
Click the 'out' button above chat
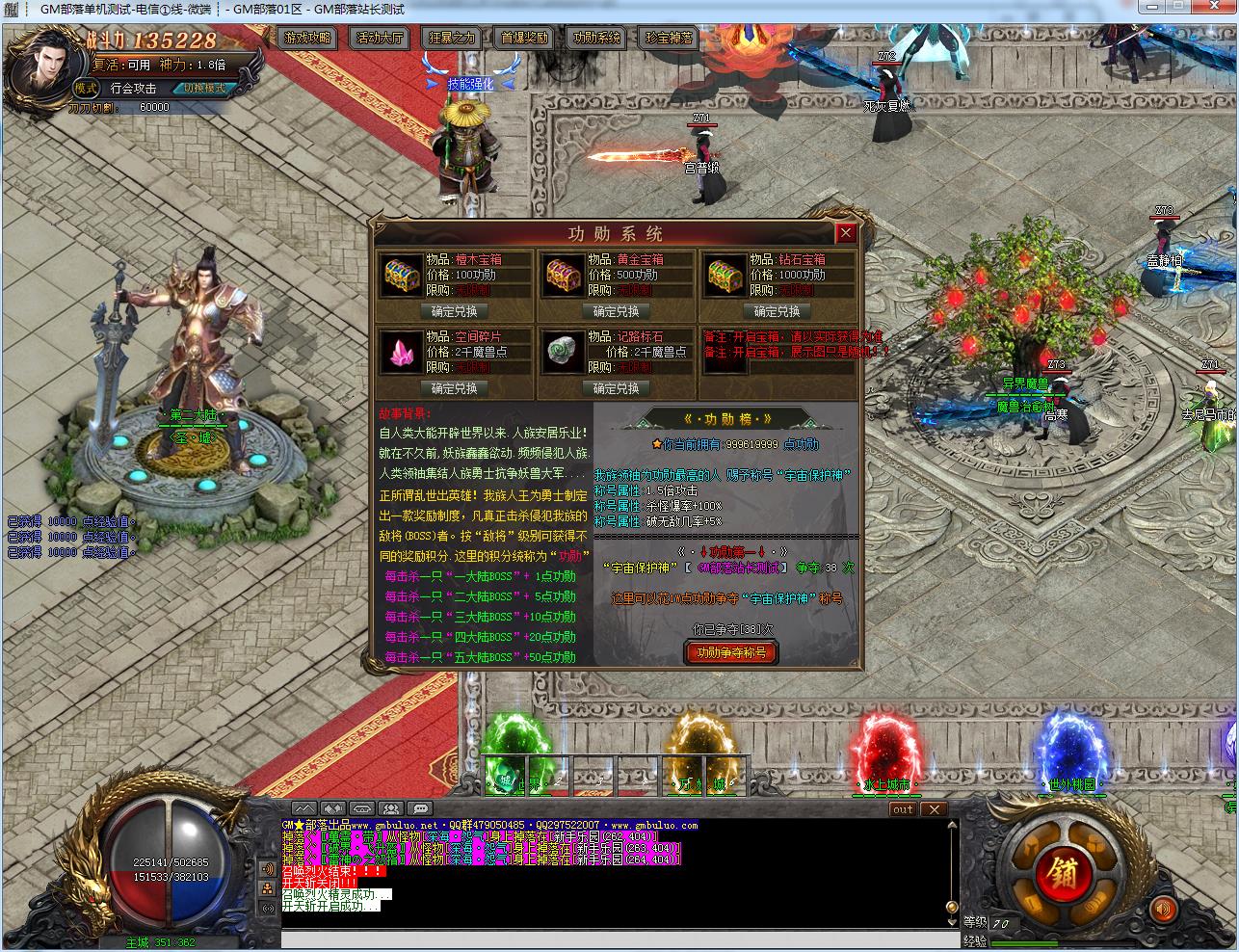coord(903,809)
